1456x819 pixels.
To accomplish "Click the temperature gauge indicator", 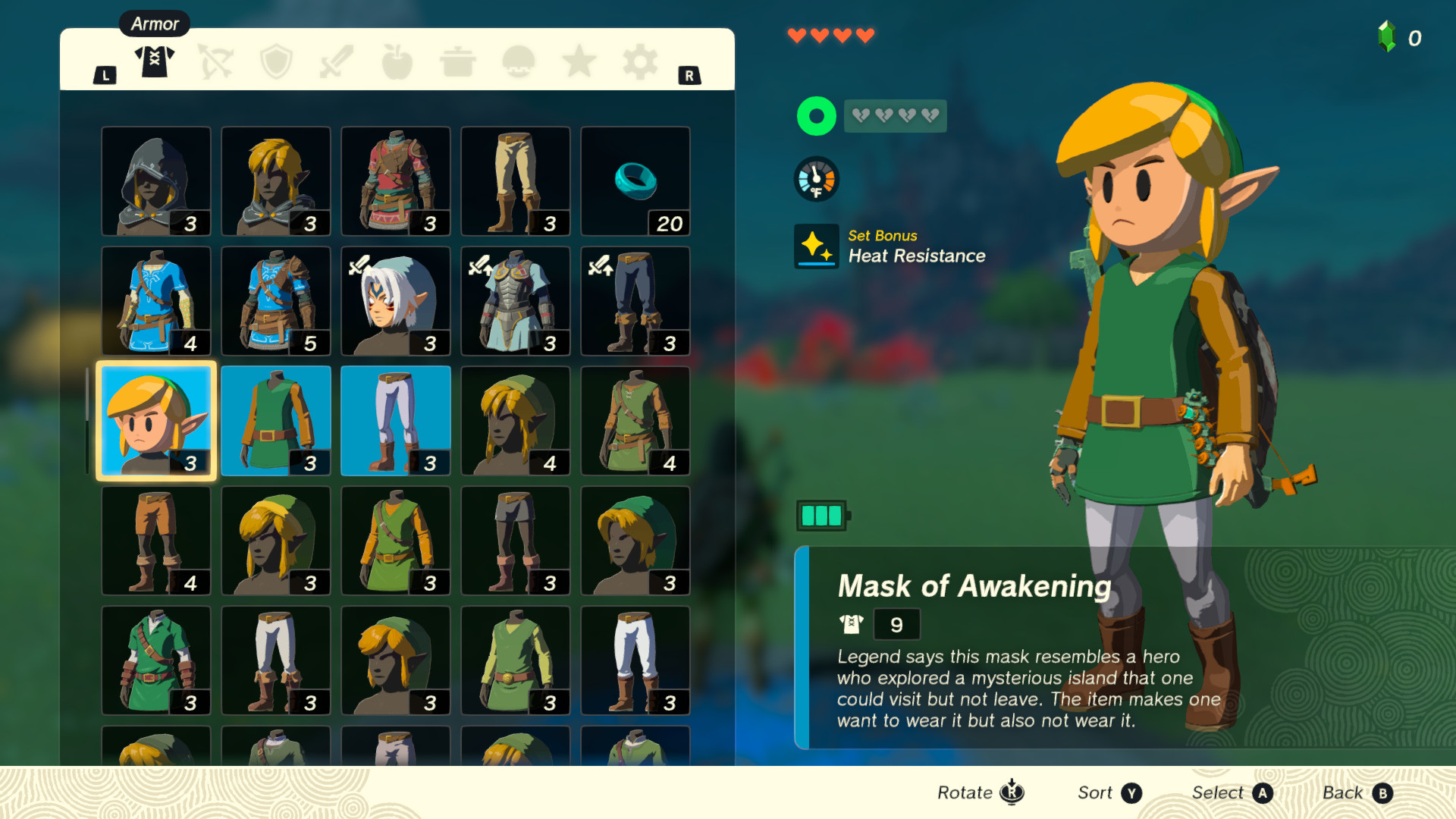I will (x=816, y=179).
